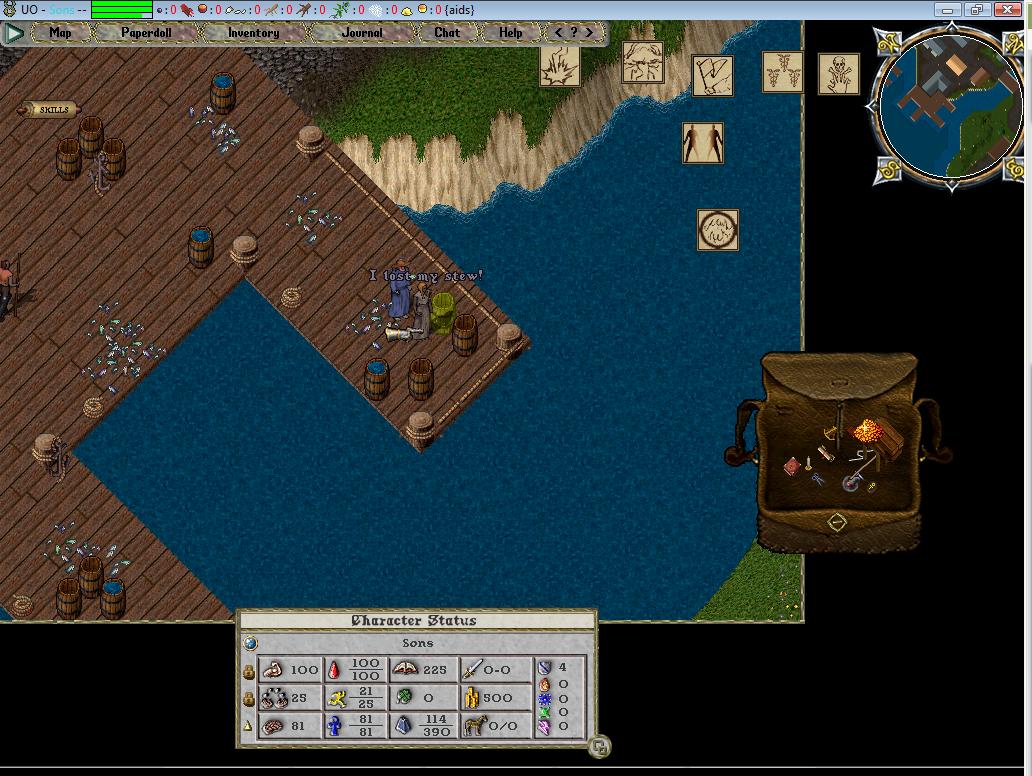Select the red spellbook in the backpack
Screen dimensions: 1032x776
click(x=794, y=465)
